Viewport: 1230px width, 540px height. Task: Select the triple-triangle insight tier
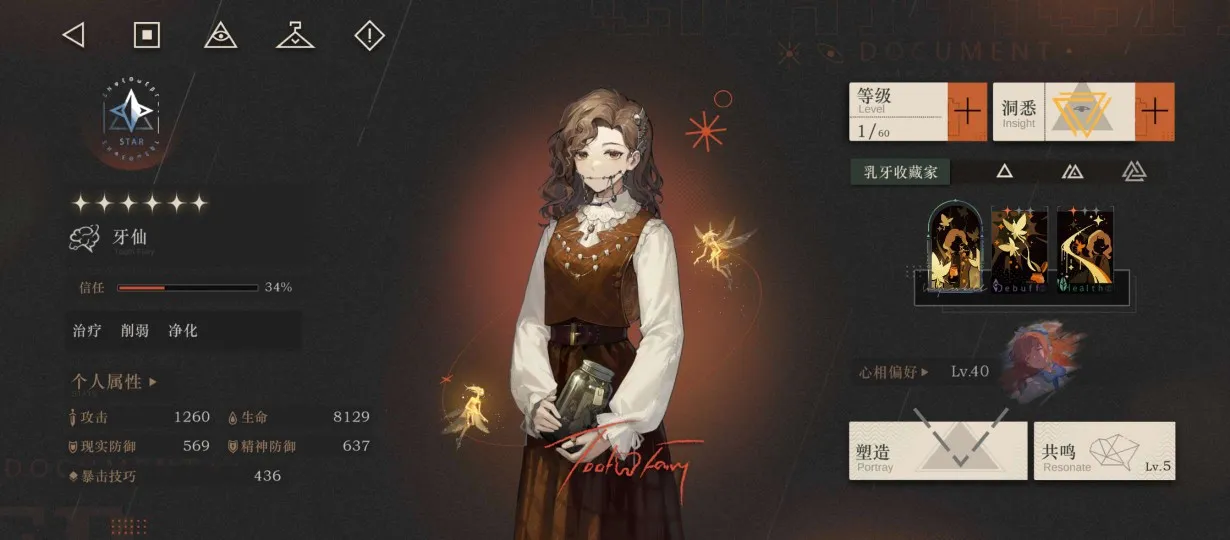point(1133,172)
